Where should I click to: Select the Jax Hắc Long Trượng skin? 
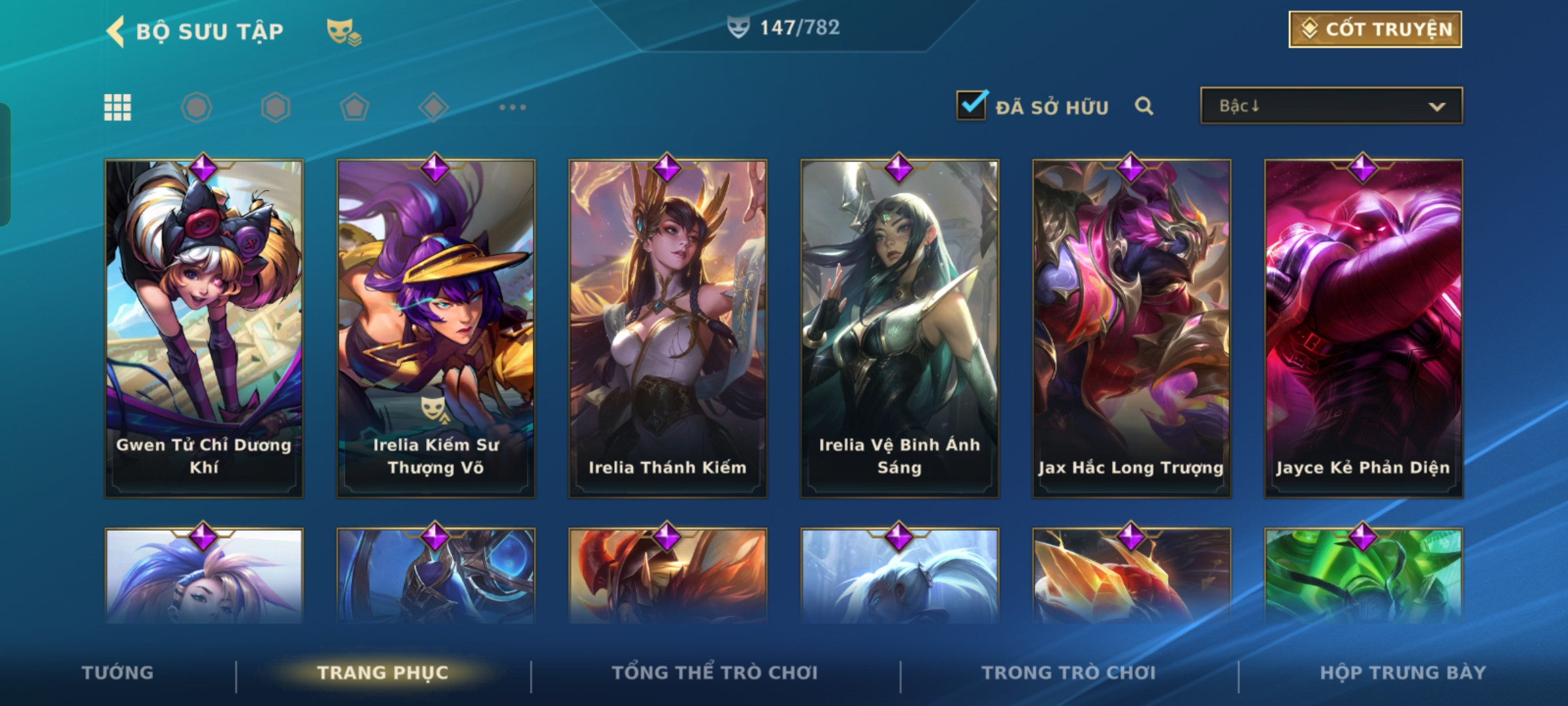click(x=1132, y=327)
